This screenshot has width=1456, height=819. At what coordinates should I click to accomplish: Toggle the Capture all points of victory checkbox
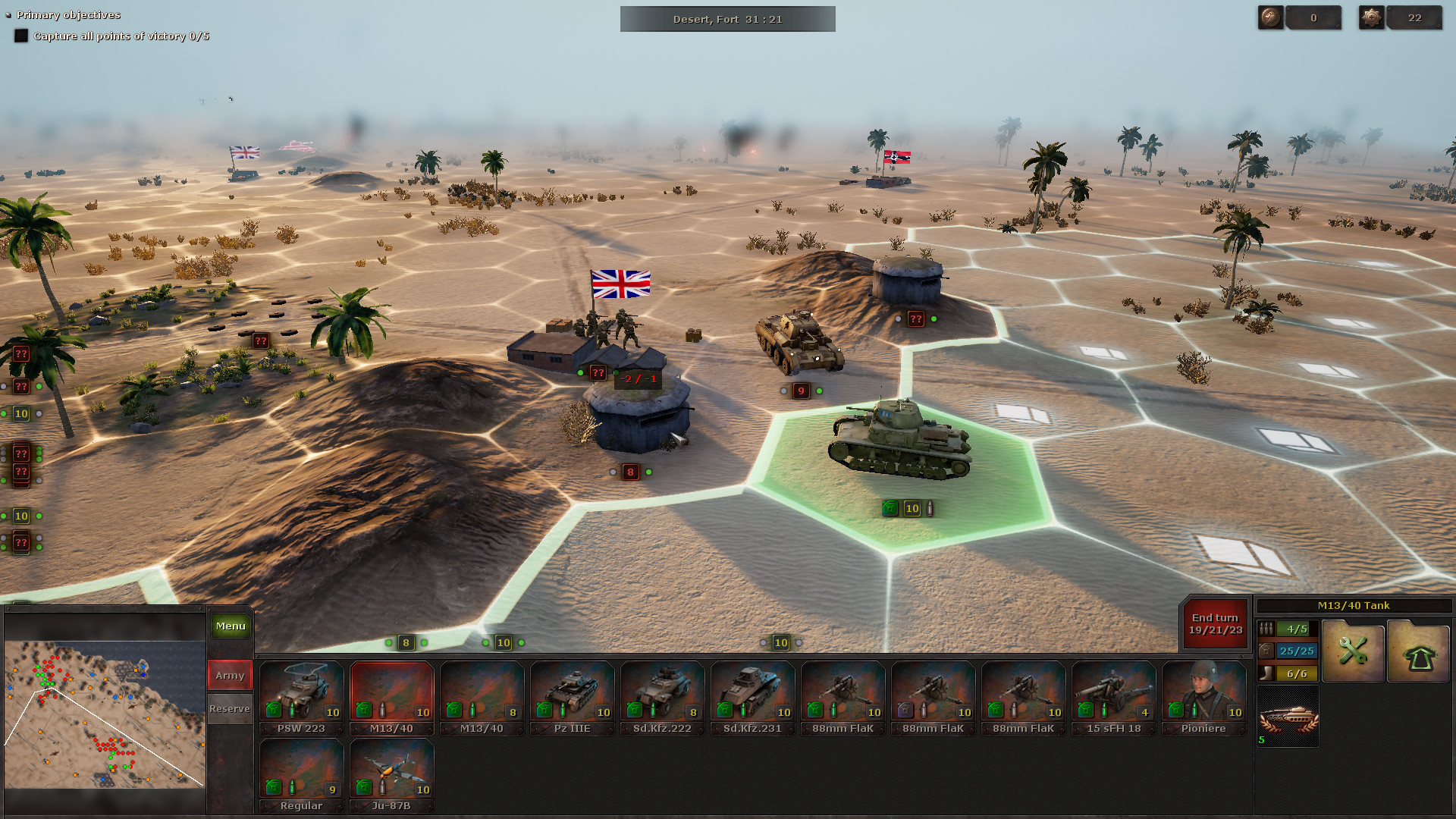(x=21, y=36)
